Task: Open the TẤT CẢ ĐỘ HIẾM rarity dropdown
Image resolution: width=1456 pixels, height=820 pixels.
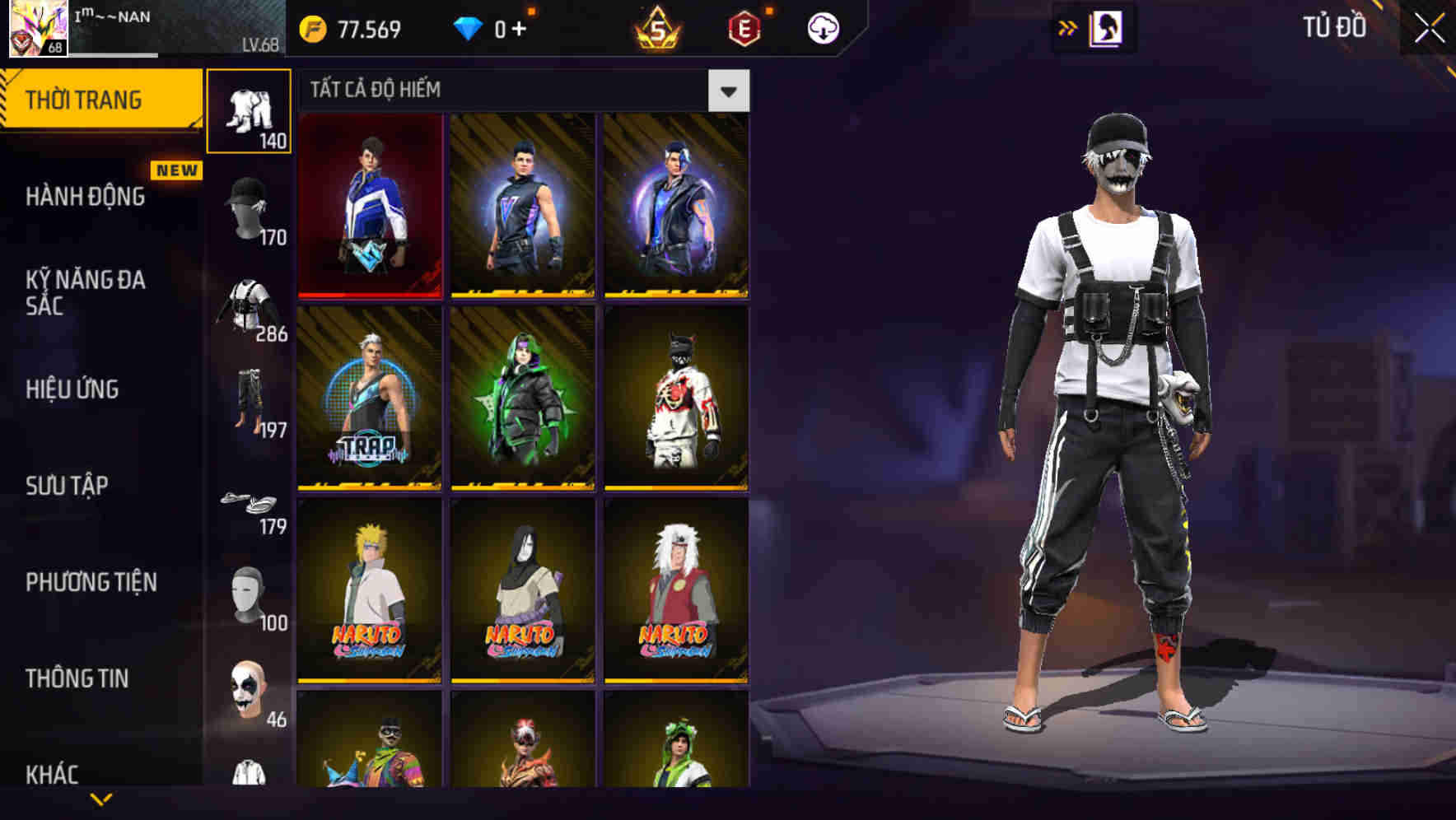Action: (x=729, y=91)
